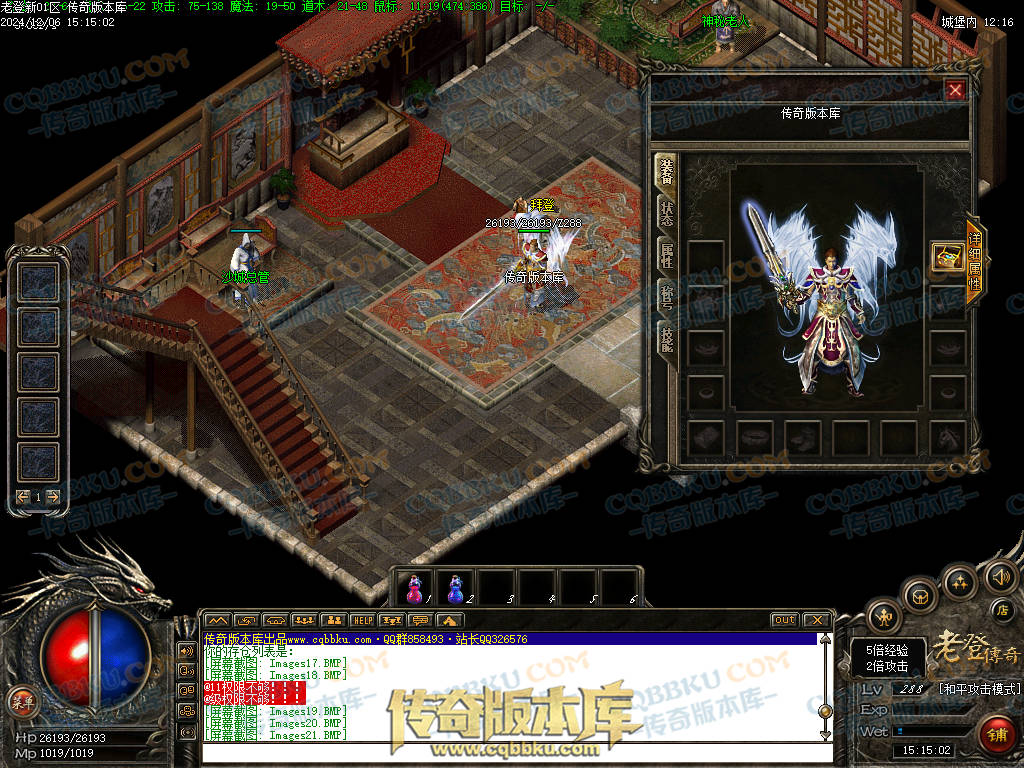Close the character equipment panel

955,91
